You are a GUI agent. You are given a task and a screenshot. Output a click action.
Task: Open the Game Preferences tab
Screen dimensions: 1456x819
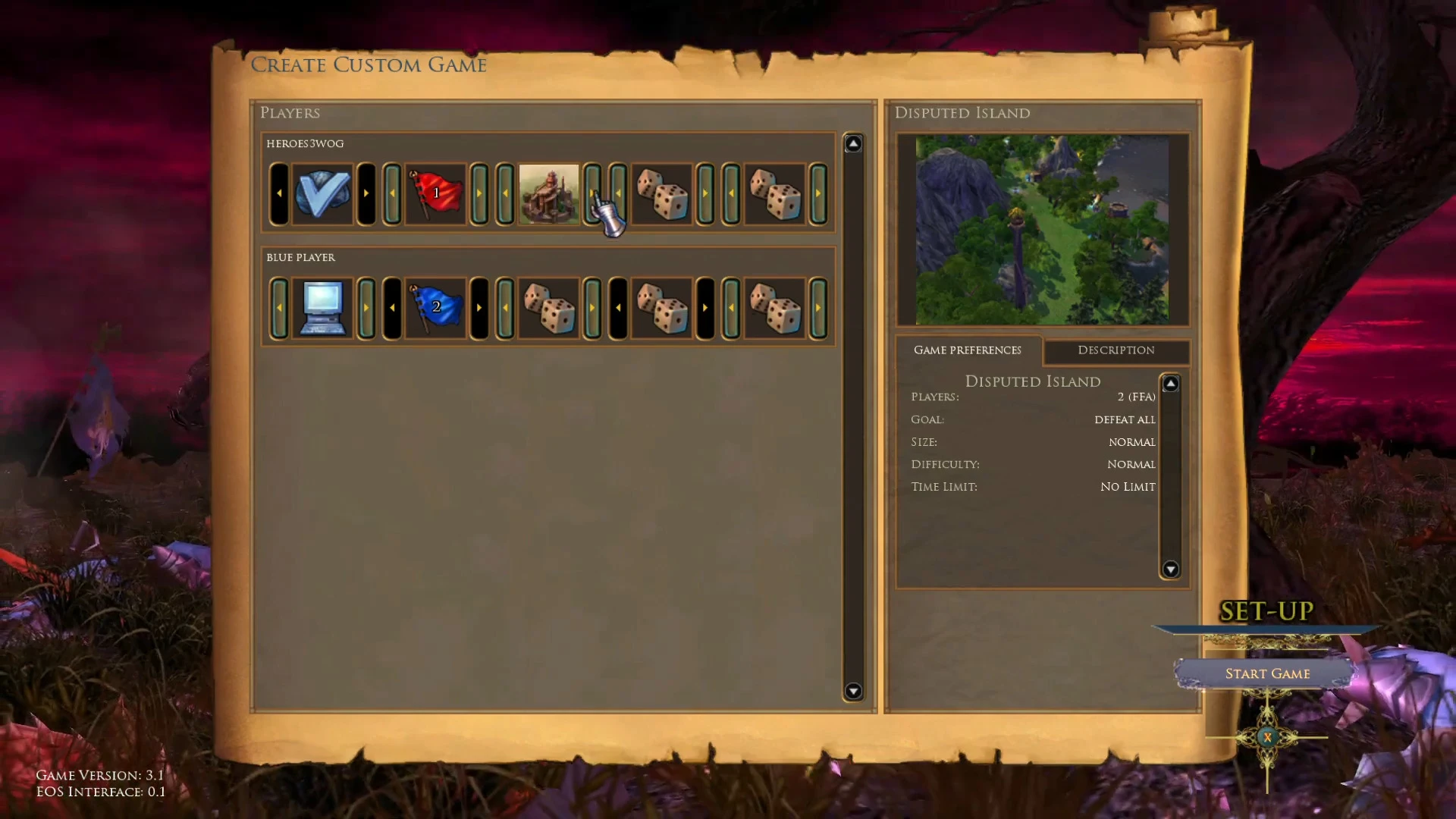(x=968, y=350)
